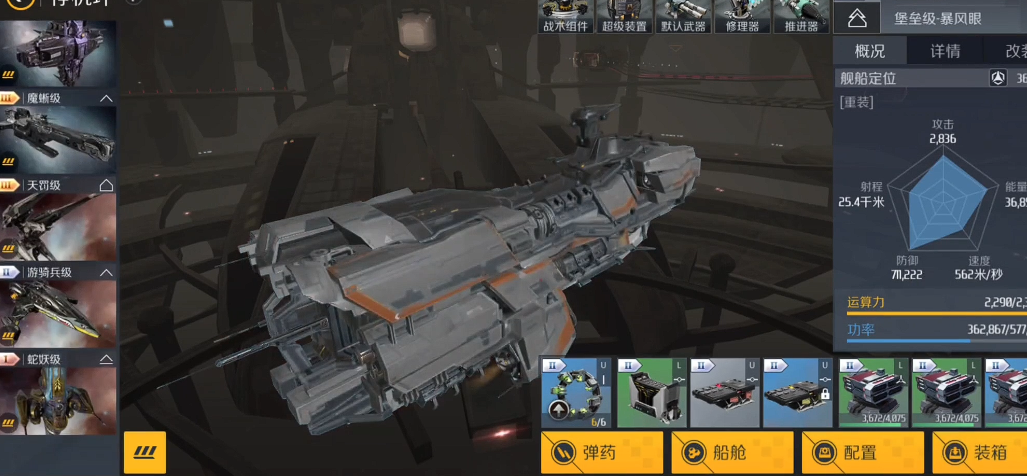Open the 弹药 ammo menu

coord(602,453)
